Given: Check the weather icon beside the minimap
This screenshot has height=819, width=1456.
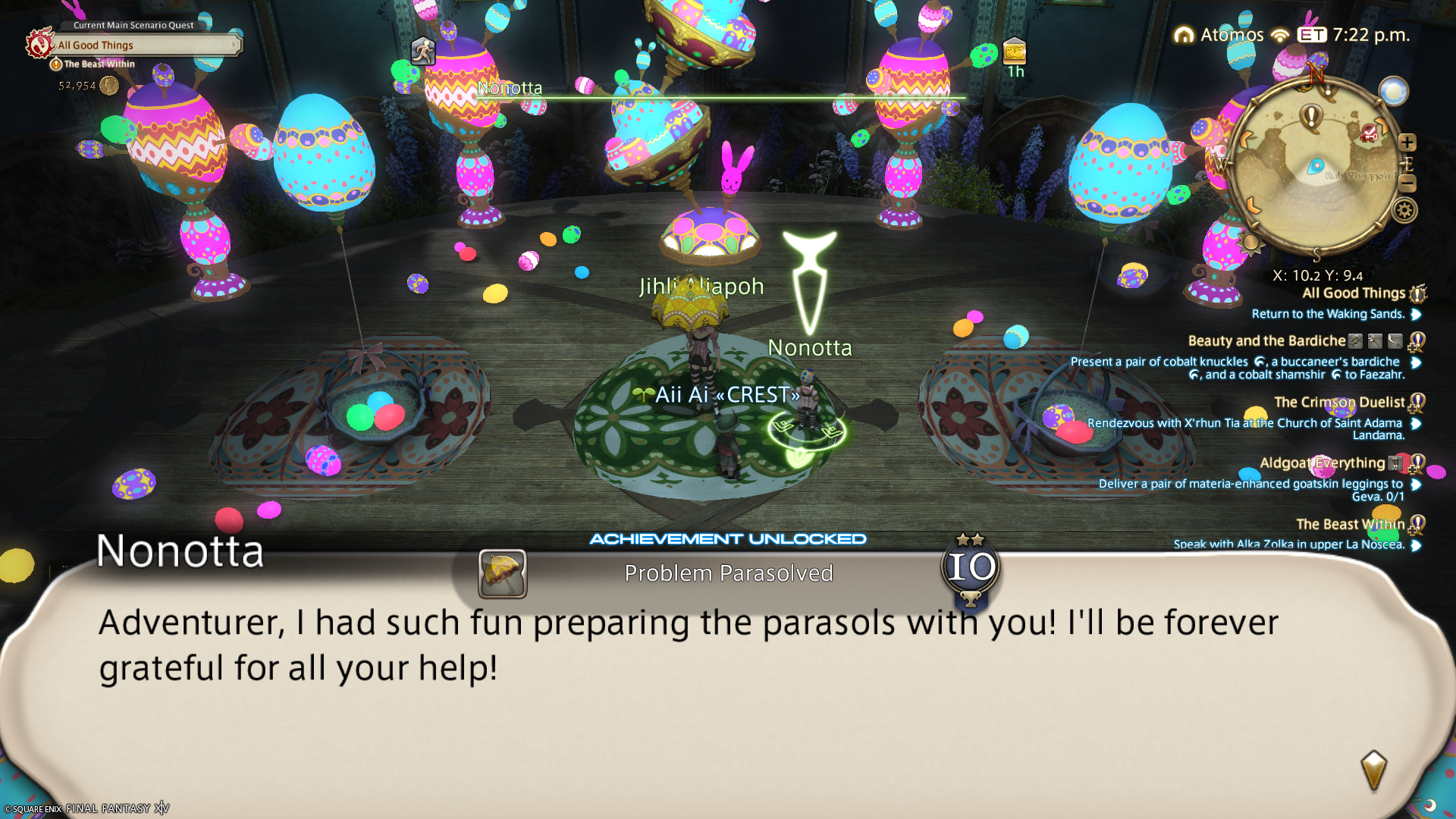Looking at the screenshot, I should coord(1393,92).
